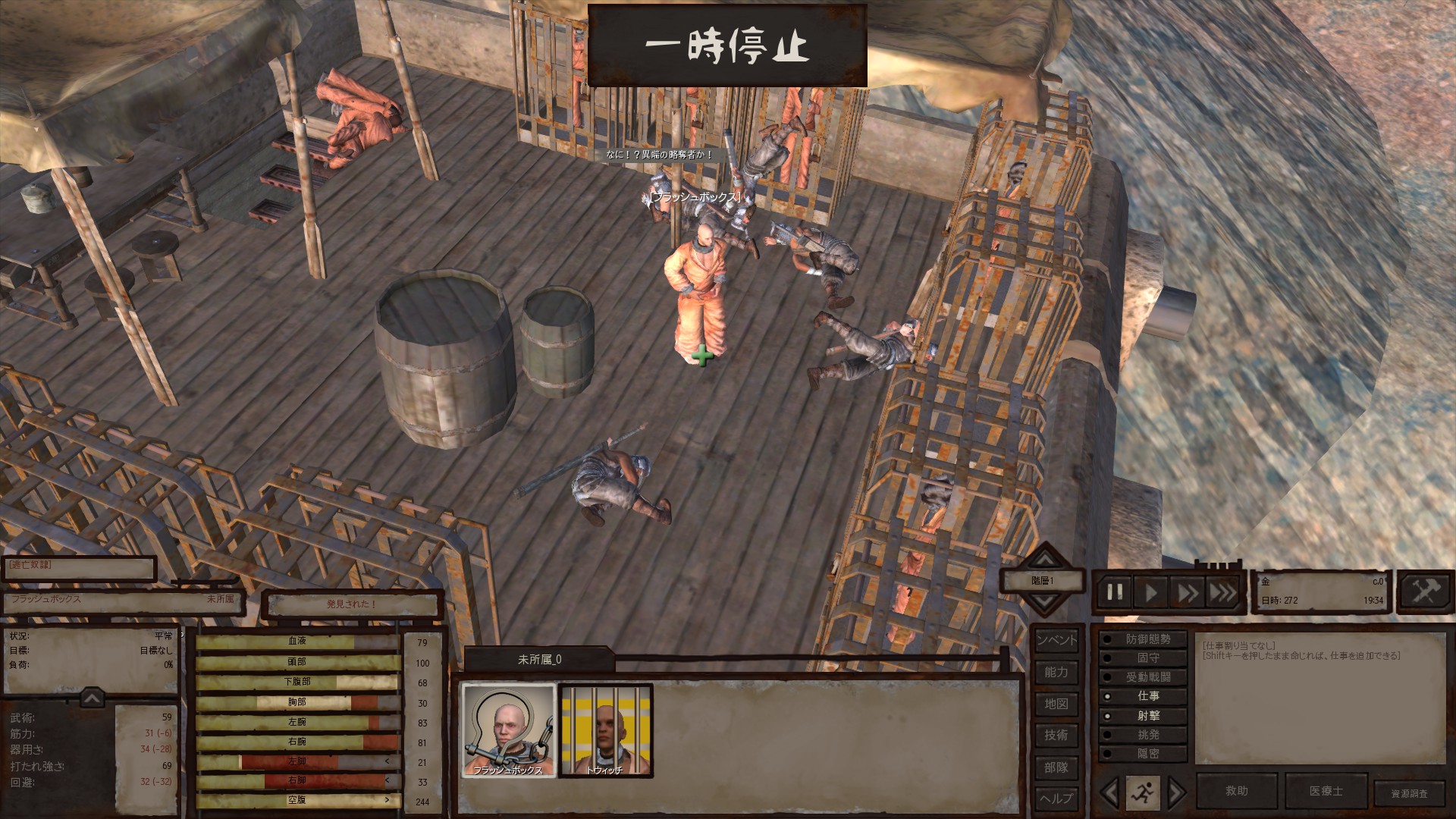The image size is (1456, 819).
Task: Set game speed to triple fast-forward
Action: pos(1222,592)
